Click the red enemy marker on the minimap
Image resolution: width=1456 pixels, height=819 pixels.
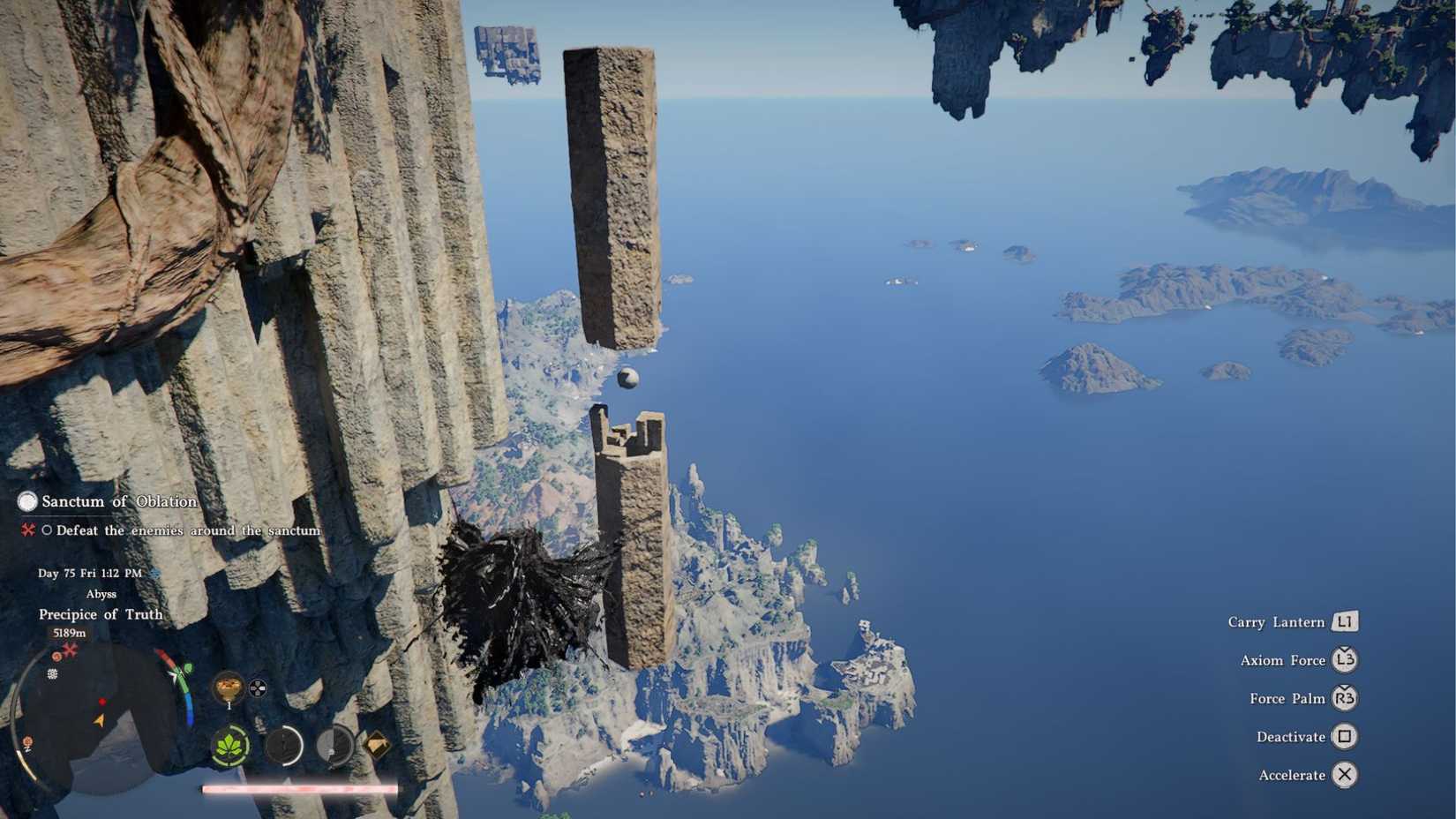point(102,701)
